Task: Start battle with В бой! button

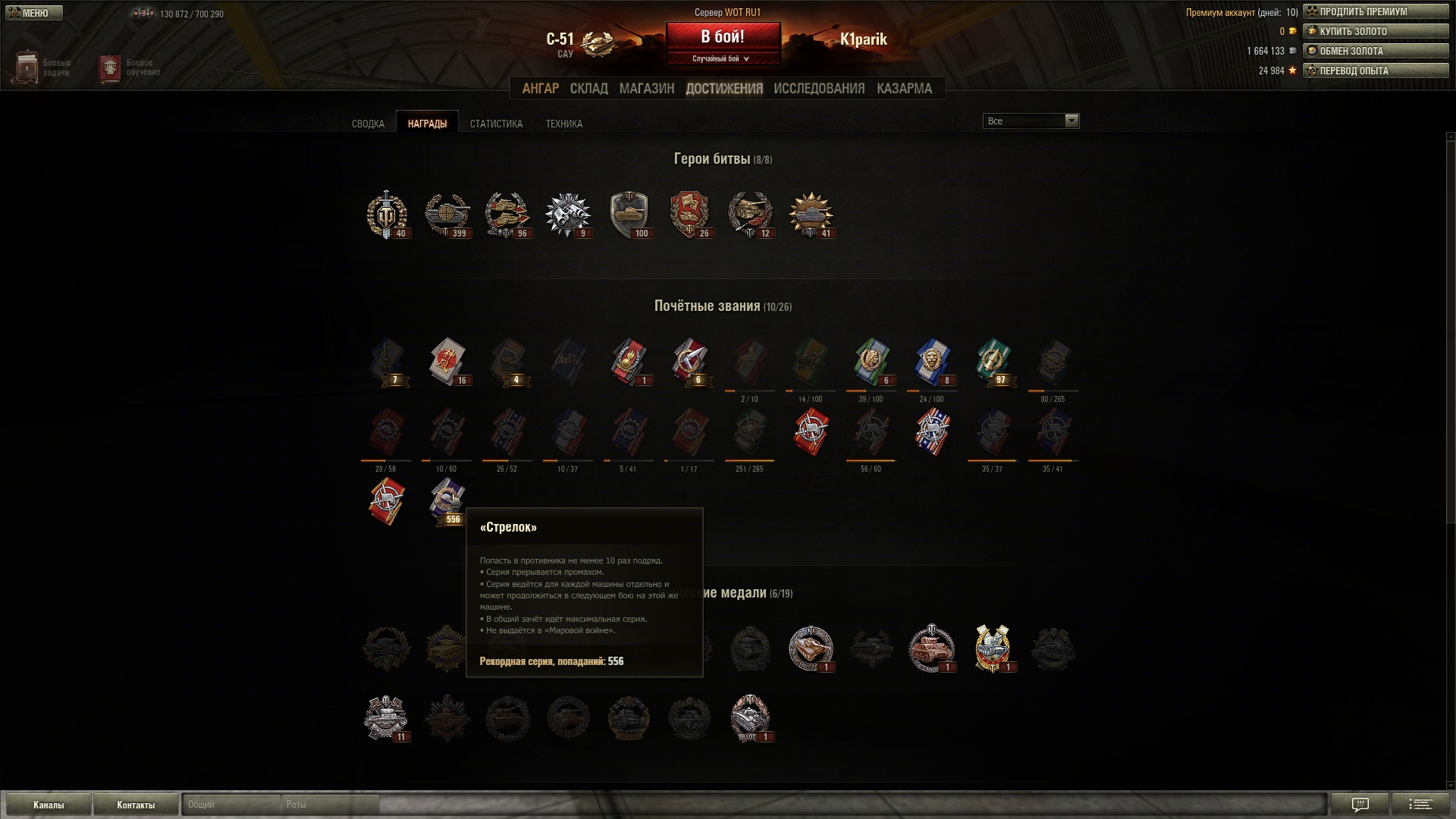Action: (723, 37)
